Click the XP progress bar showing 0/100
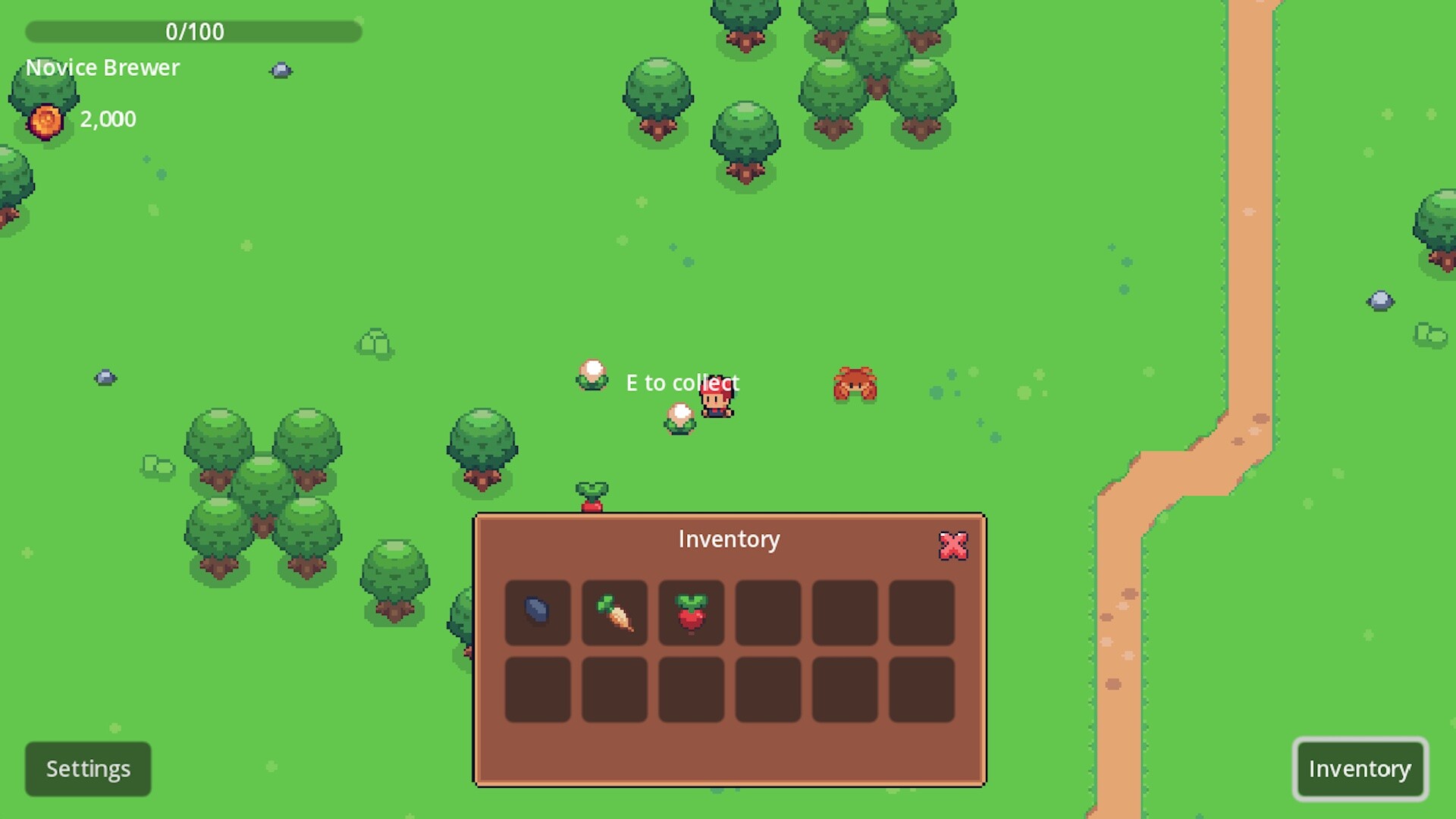This screenshot has width=1456, height=819. (x=193, y=31)
